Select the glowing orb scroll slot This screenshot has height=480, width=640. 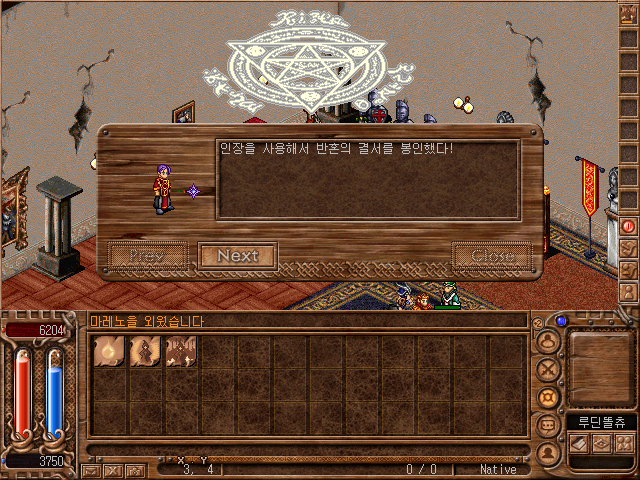pyautogui.click(x=109, y=352)
